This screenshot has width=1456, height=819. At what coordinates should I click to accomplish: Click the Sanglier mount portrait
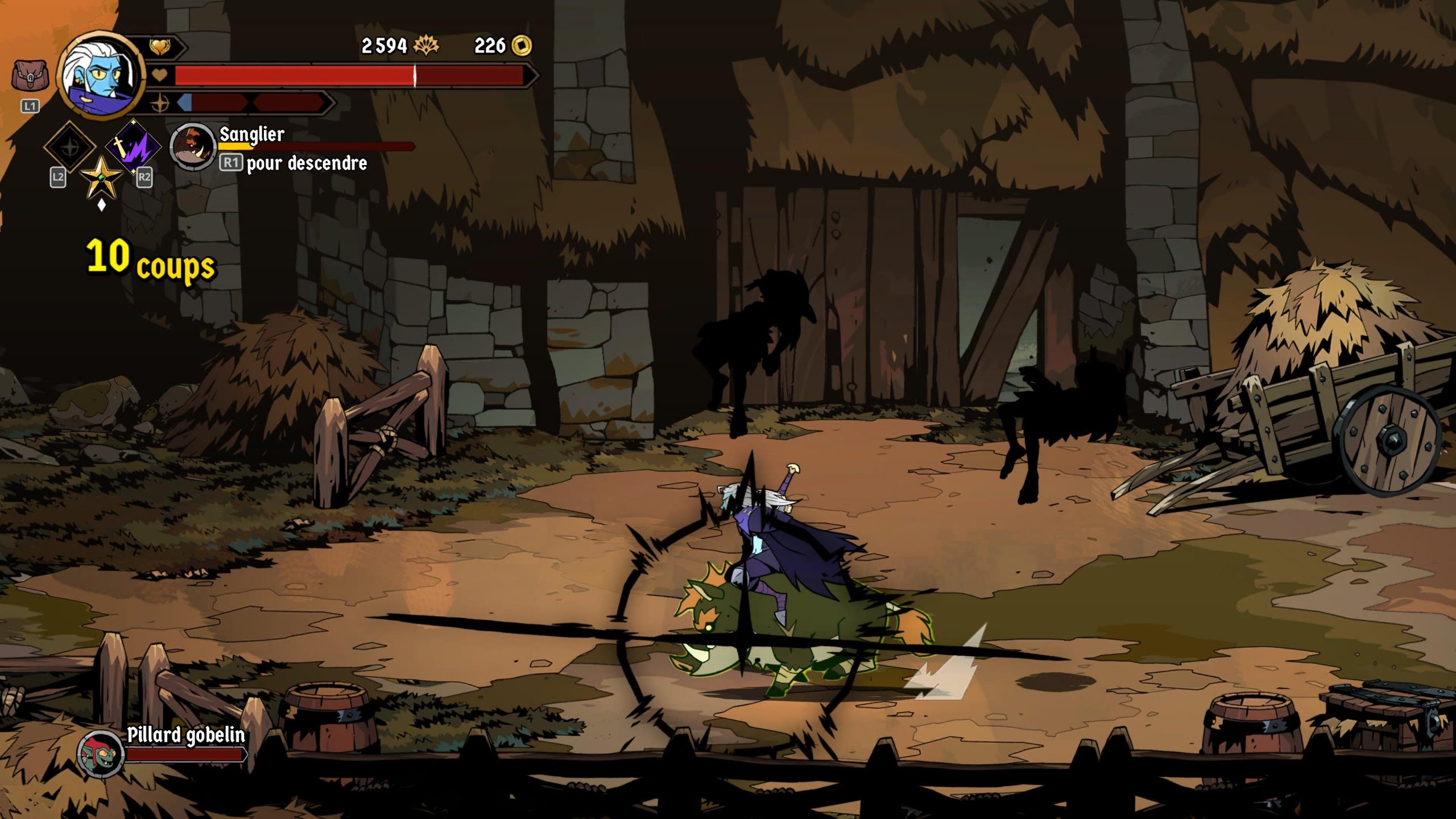192,147
